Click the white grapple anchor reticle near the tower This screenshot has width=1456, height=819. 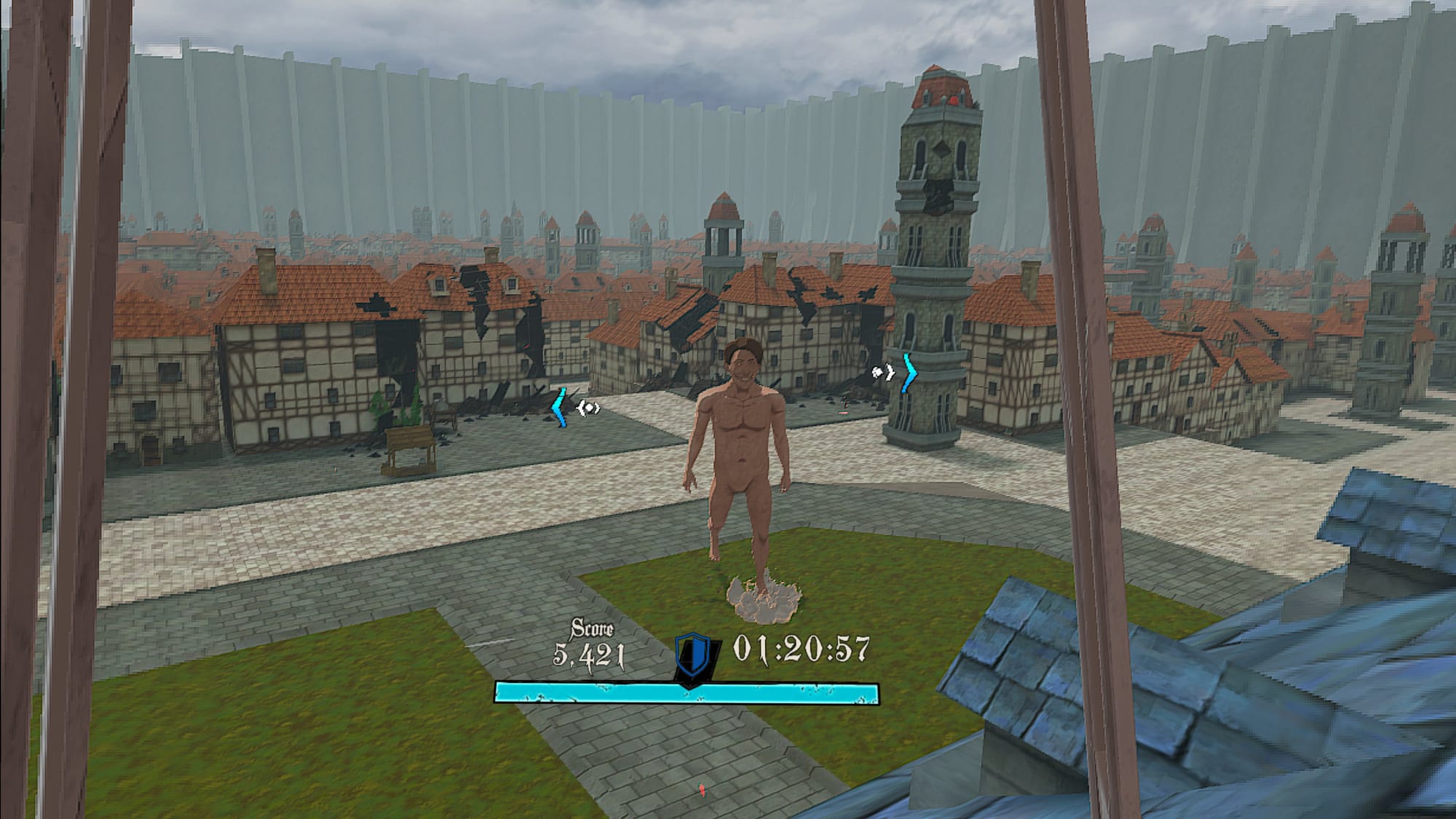(877, 373)
